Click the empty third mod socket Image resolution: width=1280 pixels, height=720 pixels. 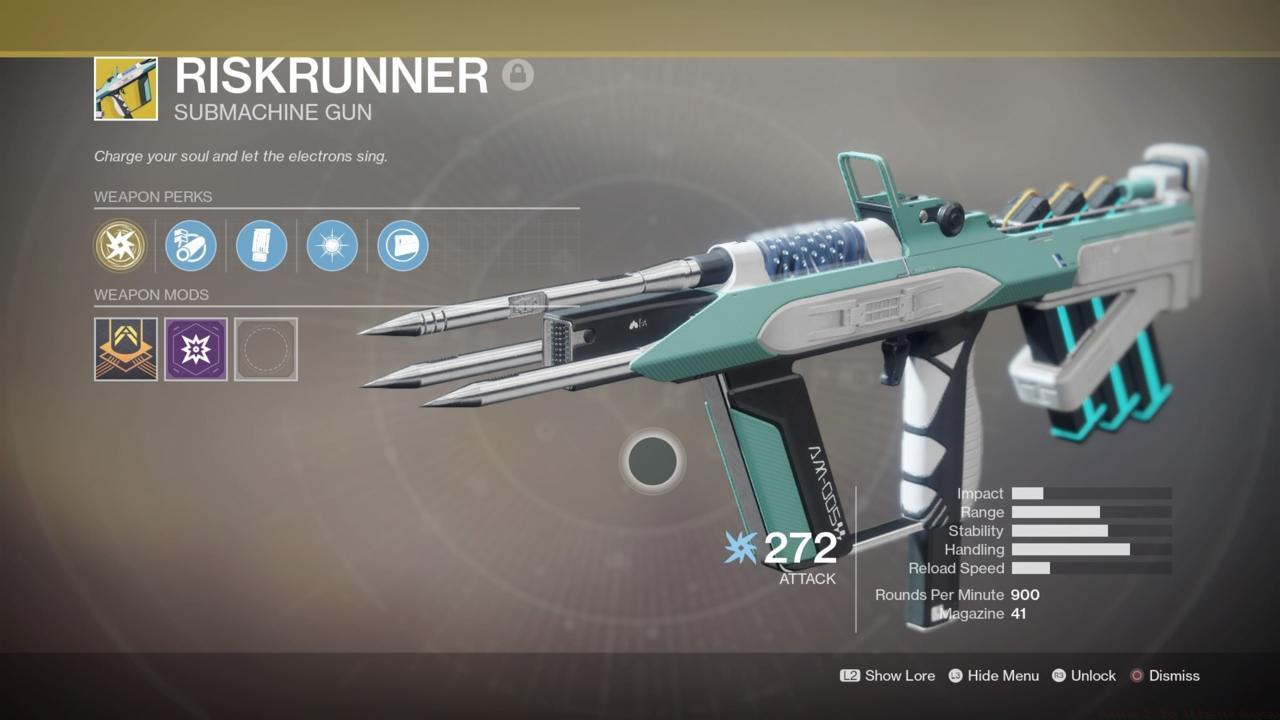[x=265, y=349]
